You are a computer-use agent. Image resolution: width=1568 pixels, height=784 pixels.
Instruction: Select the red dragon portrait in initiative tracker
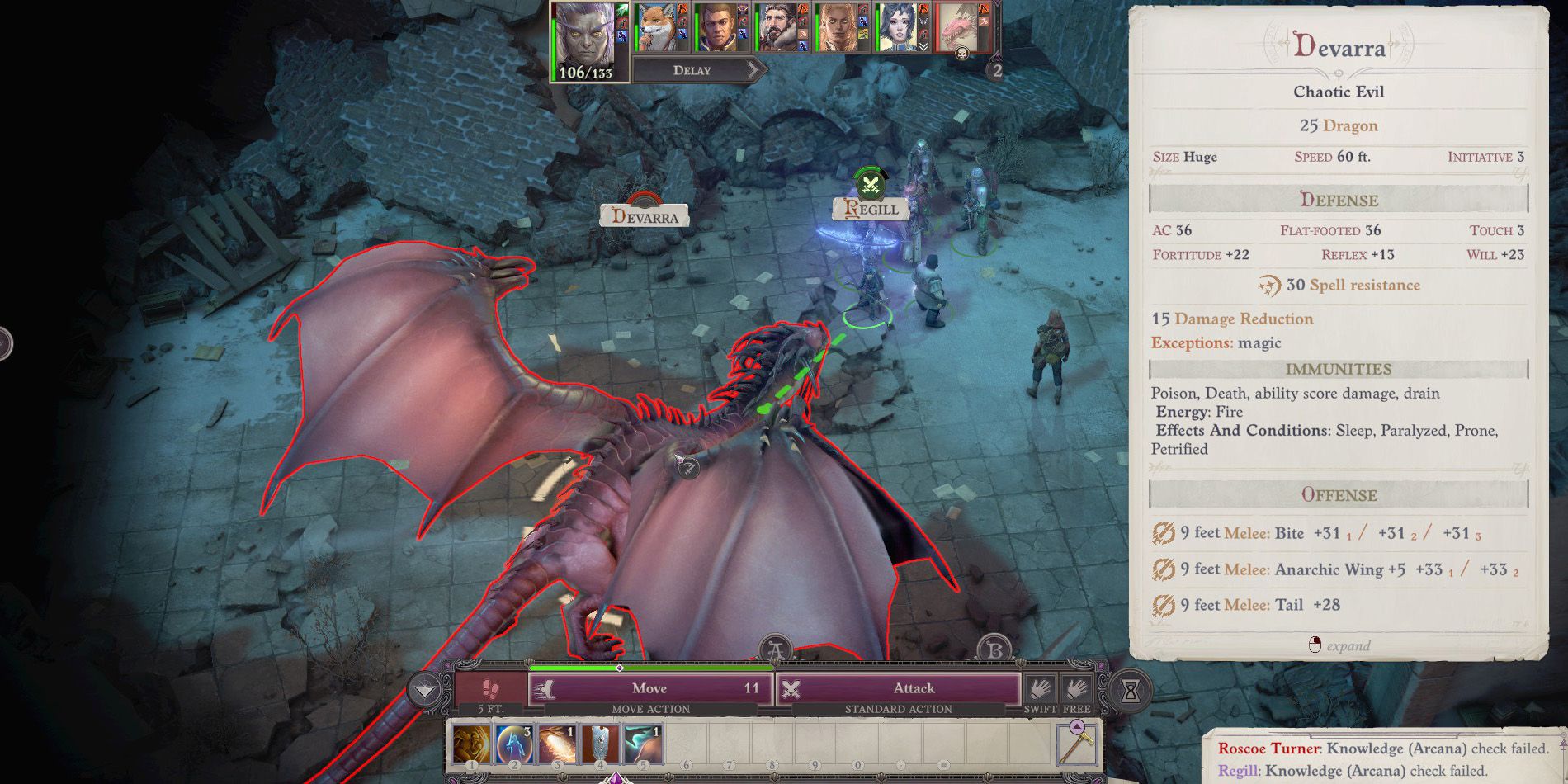pyautogui.click(x=958, y=28)
